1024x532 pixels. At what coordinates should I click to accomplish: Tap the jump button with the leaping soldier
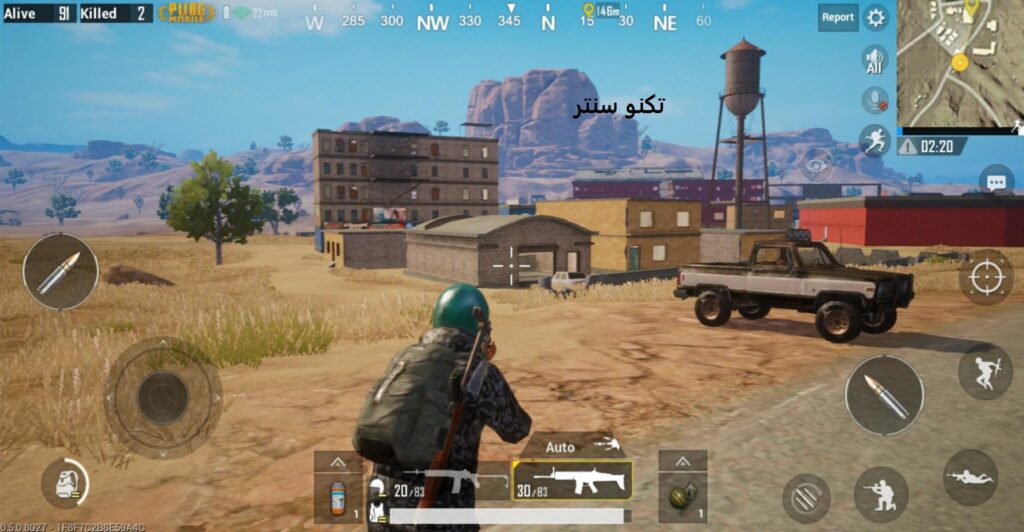click(x=985, y=371)
